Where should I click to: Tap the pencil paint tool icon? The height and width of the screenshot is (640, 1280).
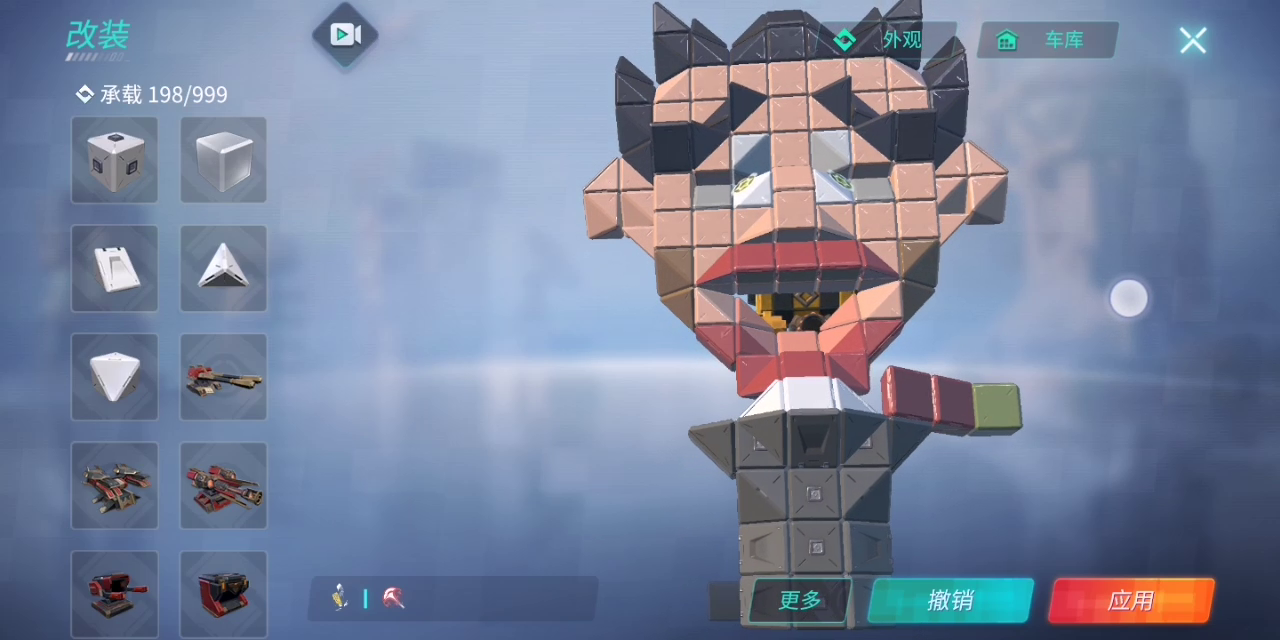click(x=342, y=598)
